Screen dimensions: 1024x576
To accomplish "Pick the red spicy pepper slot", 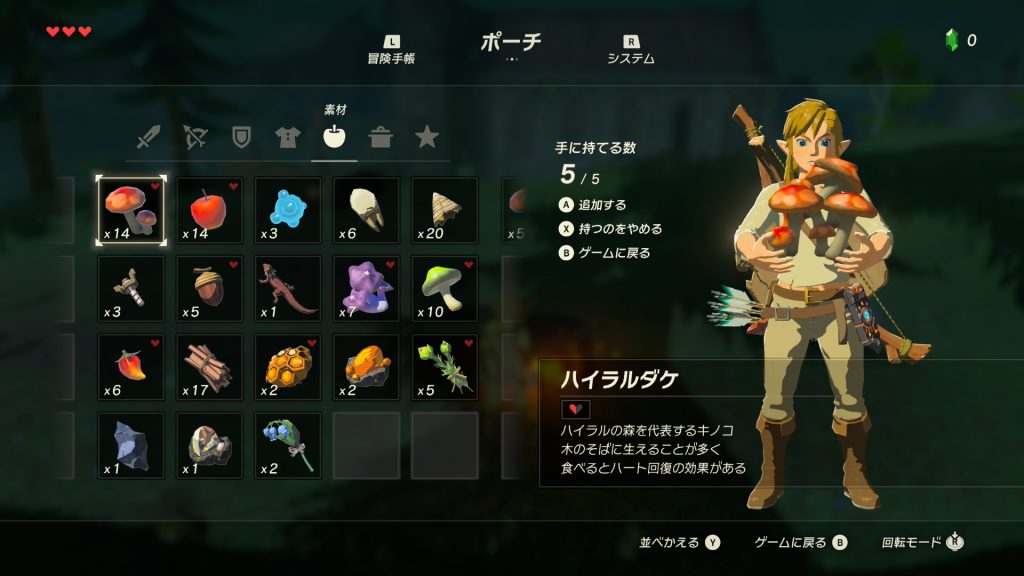I will (x=131, y=367).
